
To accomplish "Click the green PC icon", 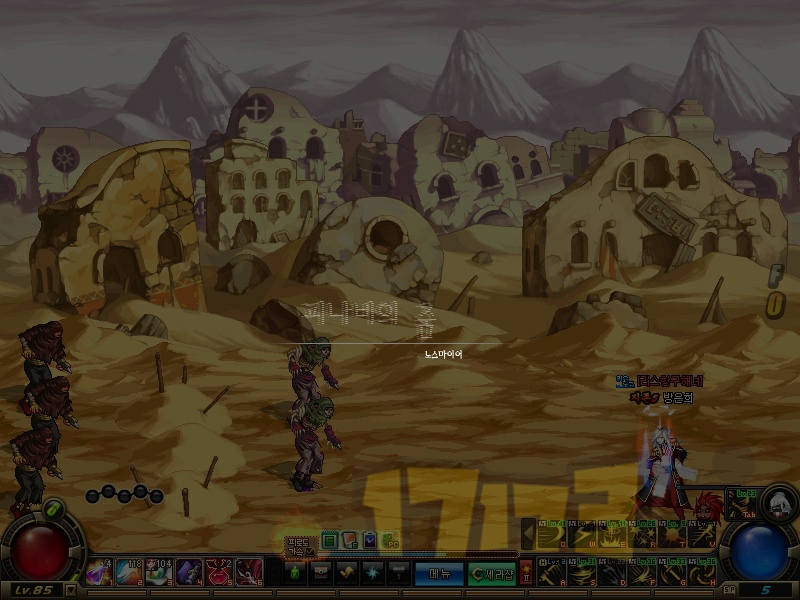I will [390, 540].
